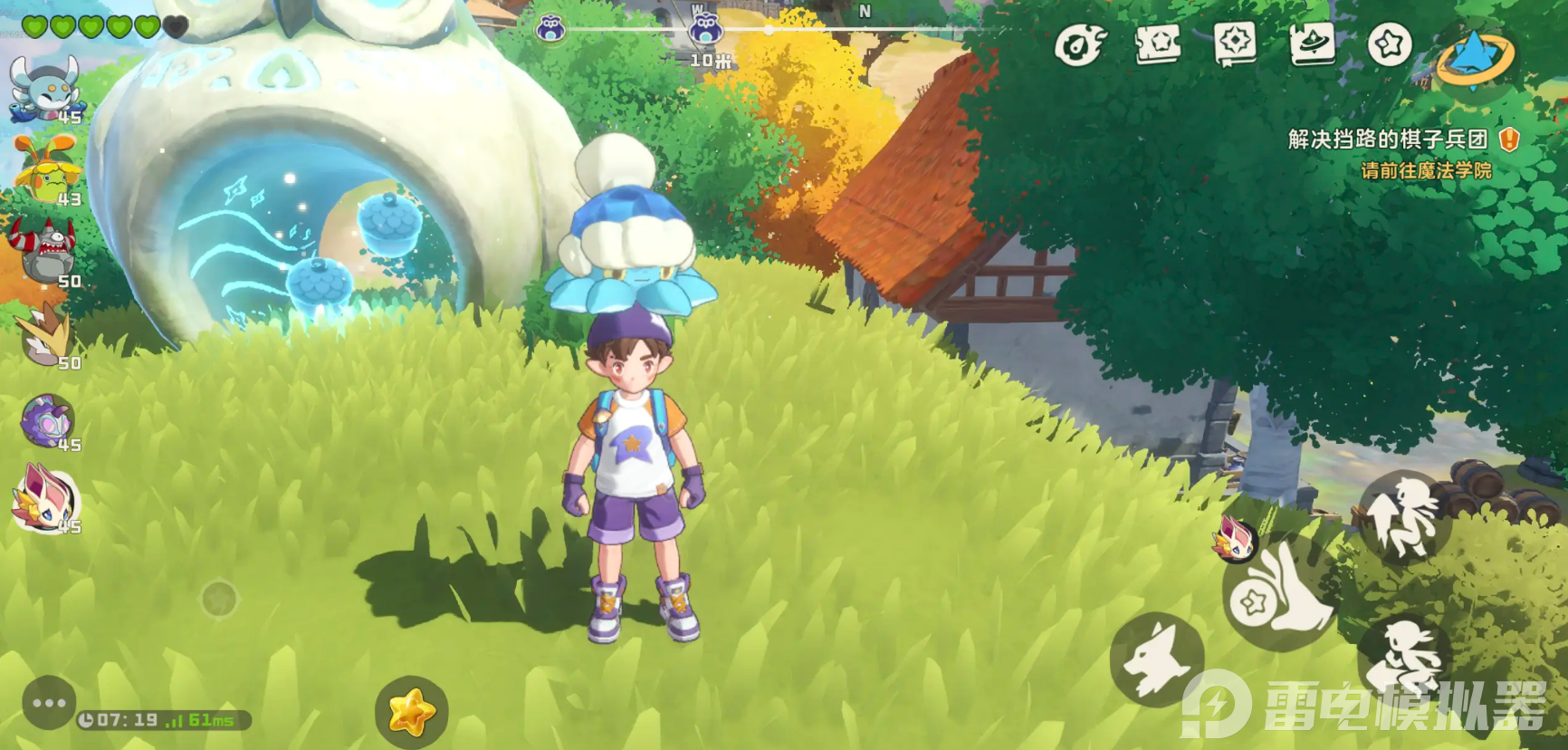Image resolution: width=1568 pixels, height=750 pixels.
Task: Tap the round star badge icon
Action: 1390,43
